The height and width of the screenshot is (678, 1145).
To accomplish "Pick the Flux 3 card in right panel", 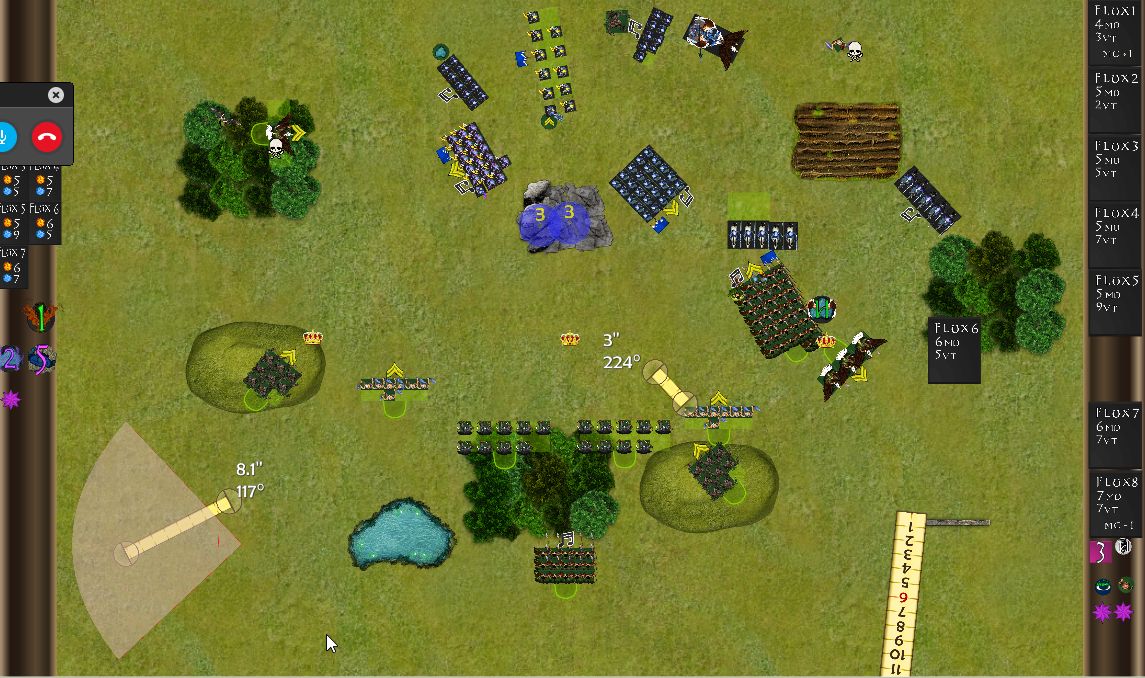I will [x=1116, y=166].
